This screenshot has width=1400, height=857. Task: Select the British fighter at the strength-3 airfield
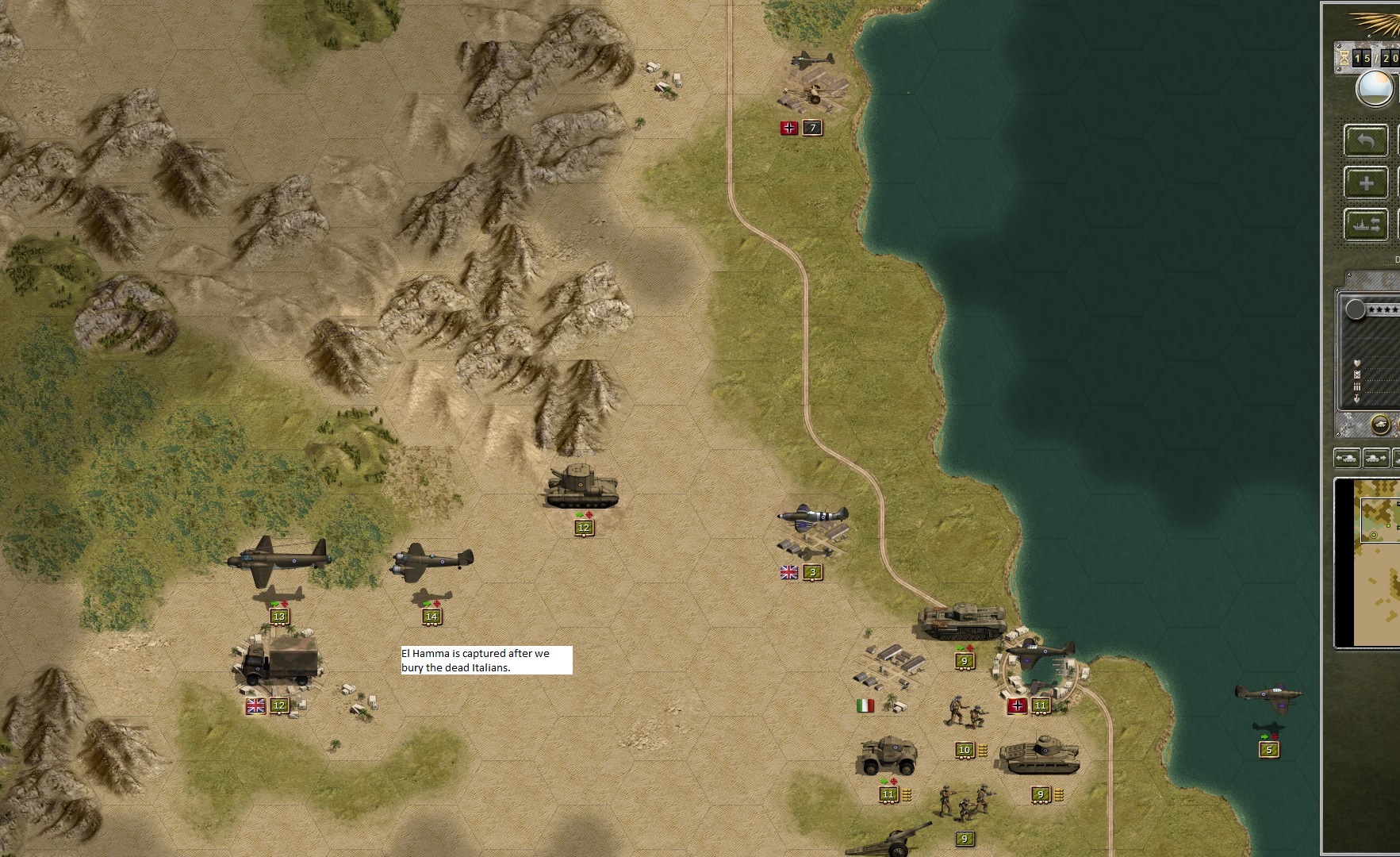point(812,517)
